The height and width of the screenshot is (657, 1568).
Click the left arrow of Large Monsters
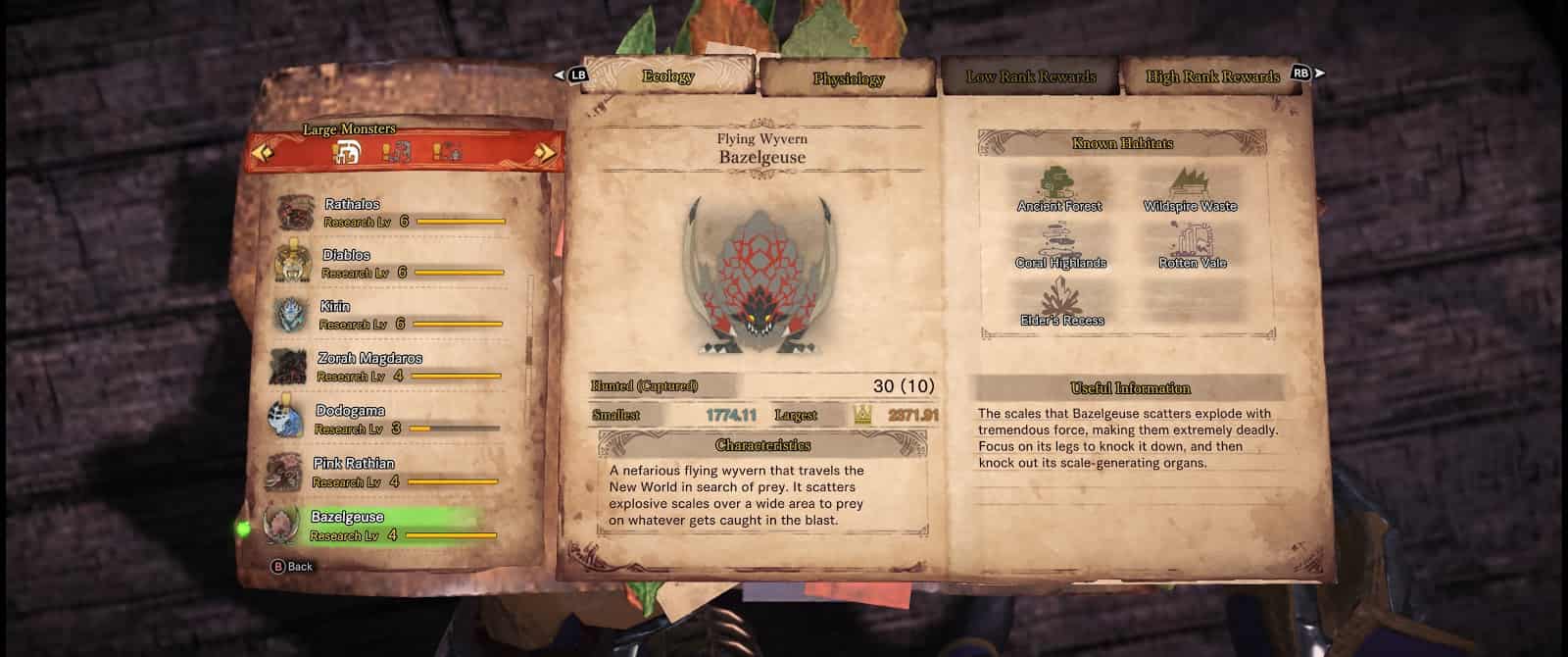263,152
